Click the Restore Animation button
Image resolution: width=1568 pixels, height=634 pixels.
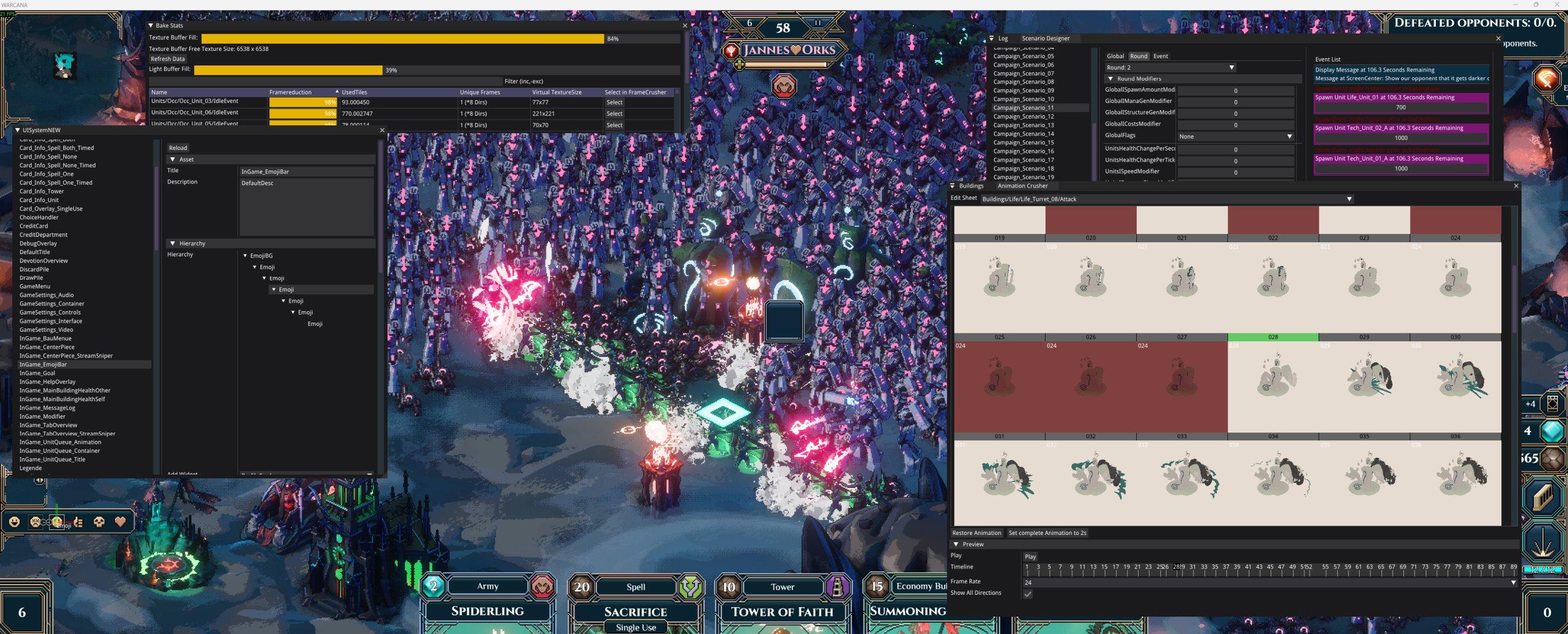(976, 533)
